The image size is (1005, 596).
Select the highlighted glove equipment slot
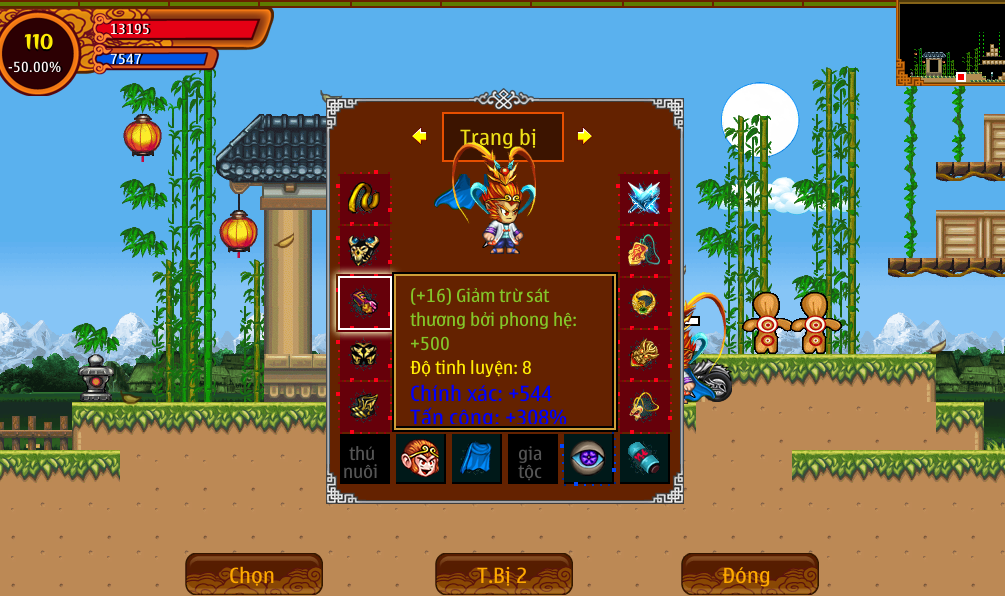coord(364,303)
